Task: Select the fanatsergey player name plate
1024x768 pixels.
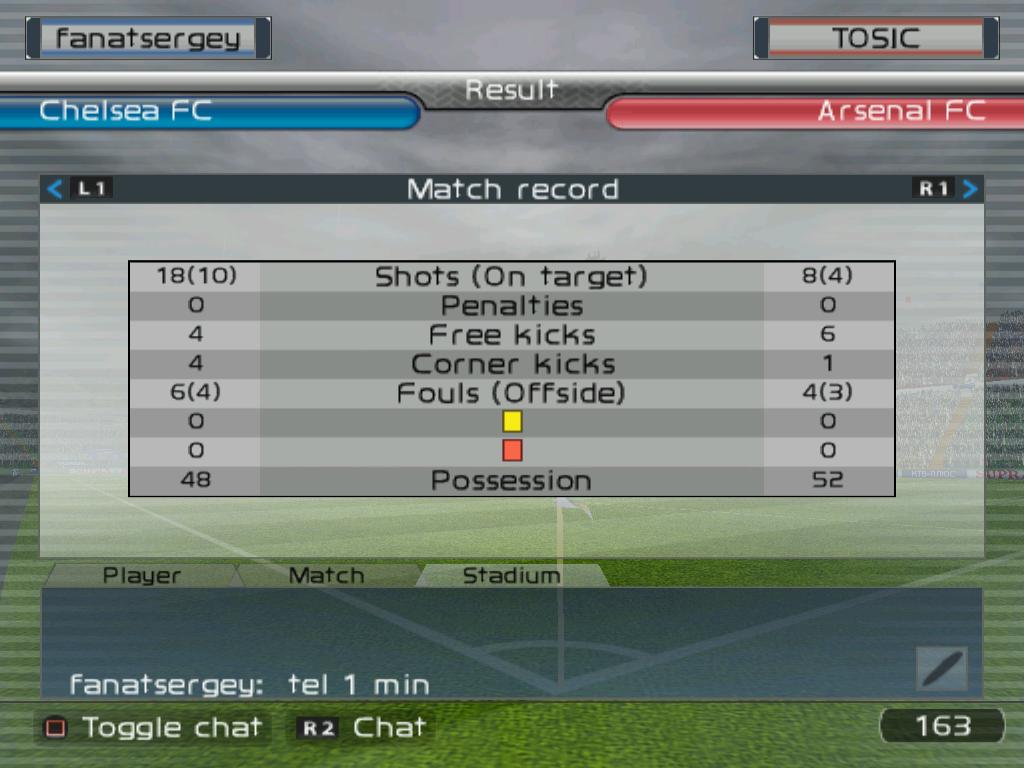Action: [x=148, y=38]
